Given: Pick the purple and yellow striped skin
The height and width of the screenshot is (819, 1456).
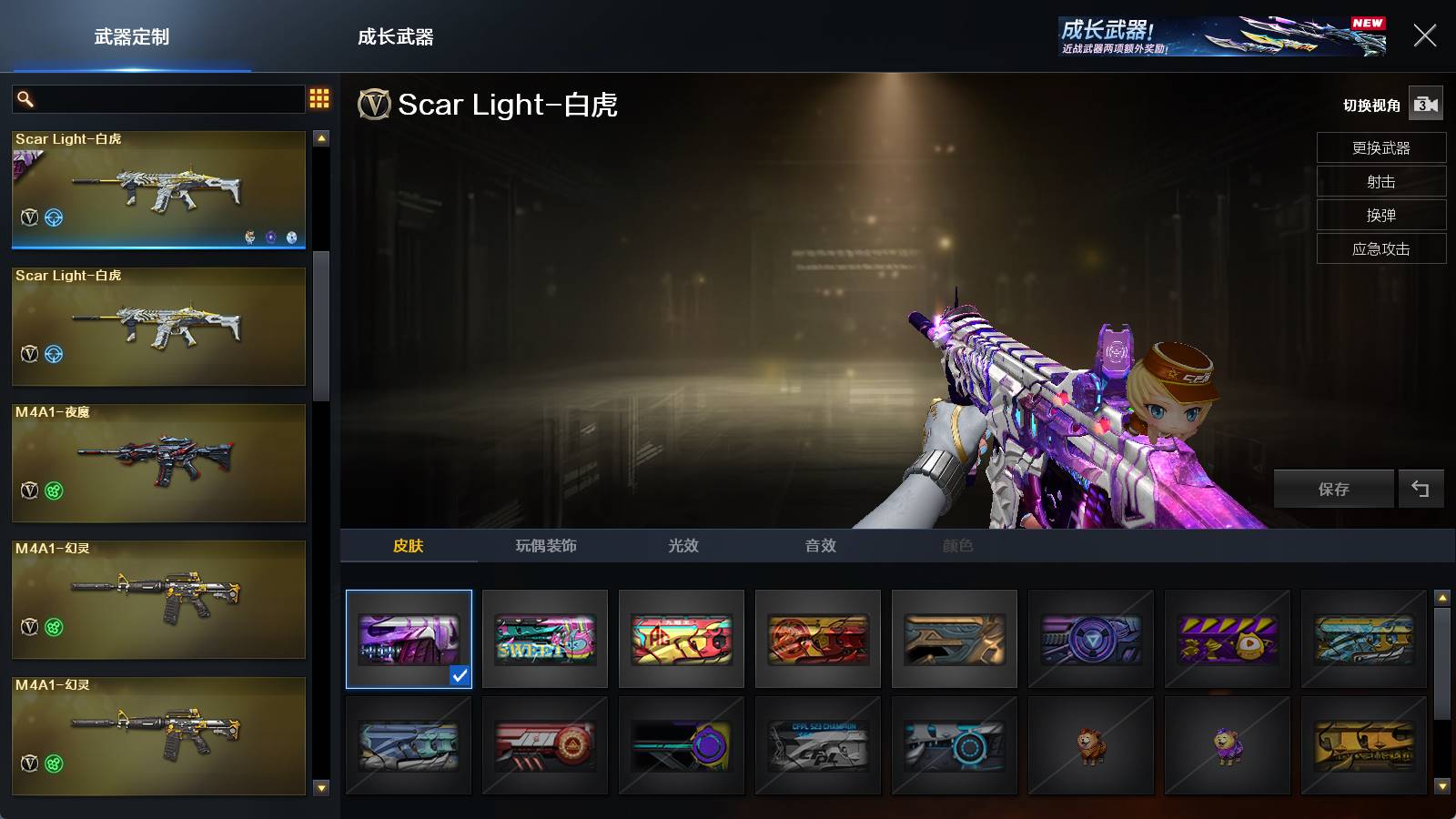Looking at the screenshot, I should 1228,639.
